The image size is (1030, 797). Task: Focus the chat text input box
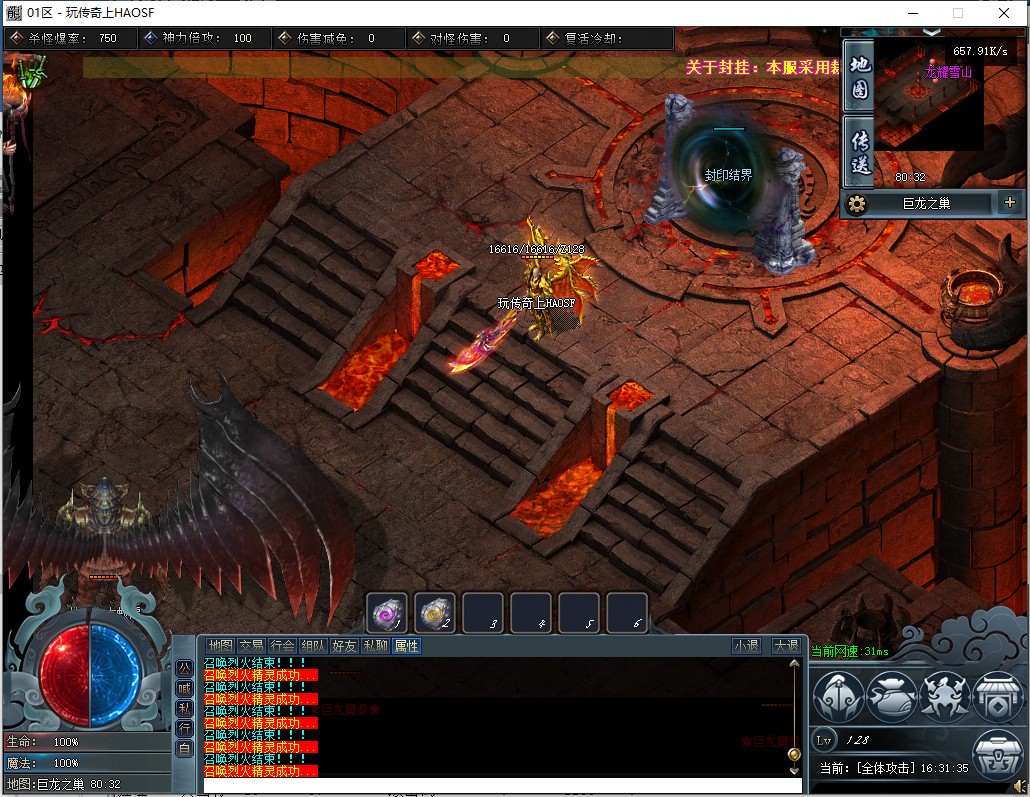[500, 786]
